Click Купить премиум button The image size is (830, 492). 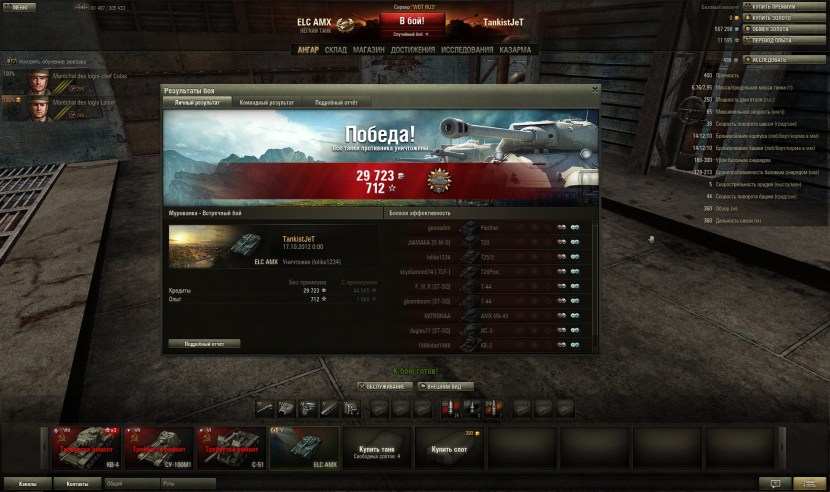784,7
